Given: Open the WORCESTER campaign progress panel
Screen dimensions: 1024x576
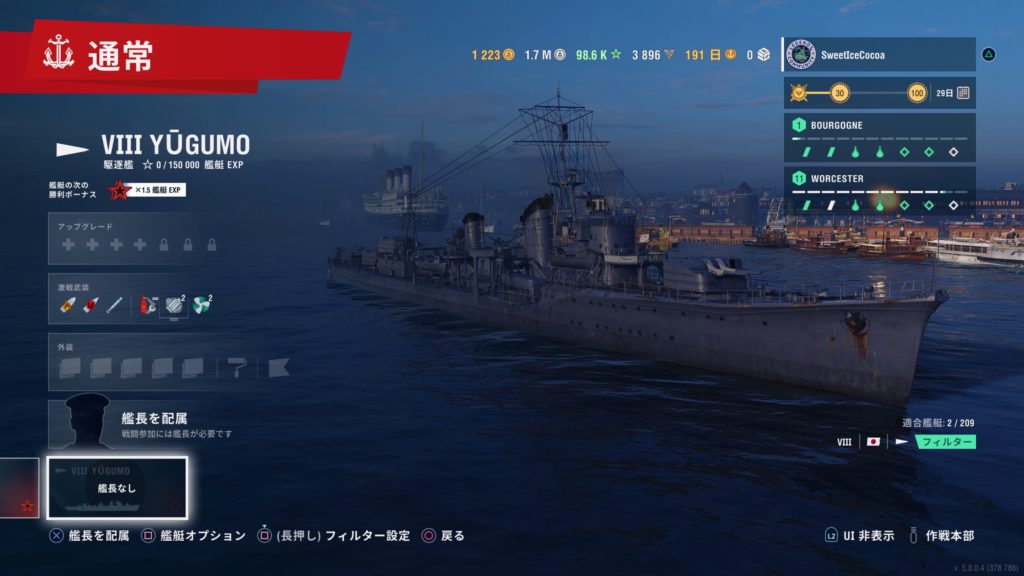Looking at the screenshot, I should click(878, 191).
